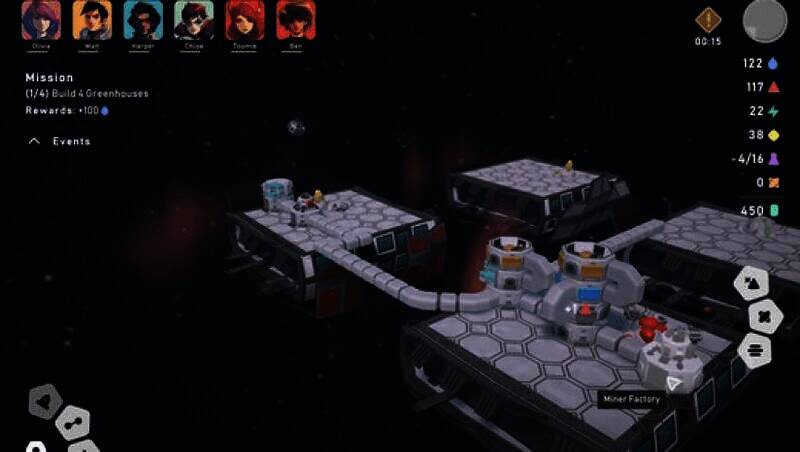
Task: Select Ben's crew portrait
Action: [296, 20]
